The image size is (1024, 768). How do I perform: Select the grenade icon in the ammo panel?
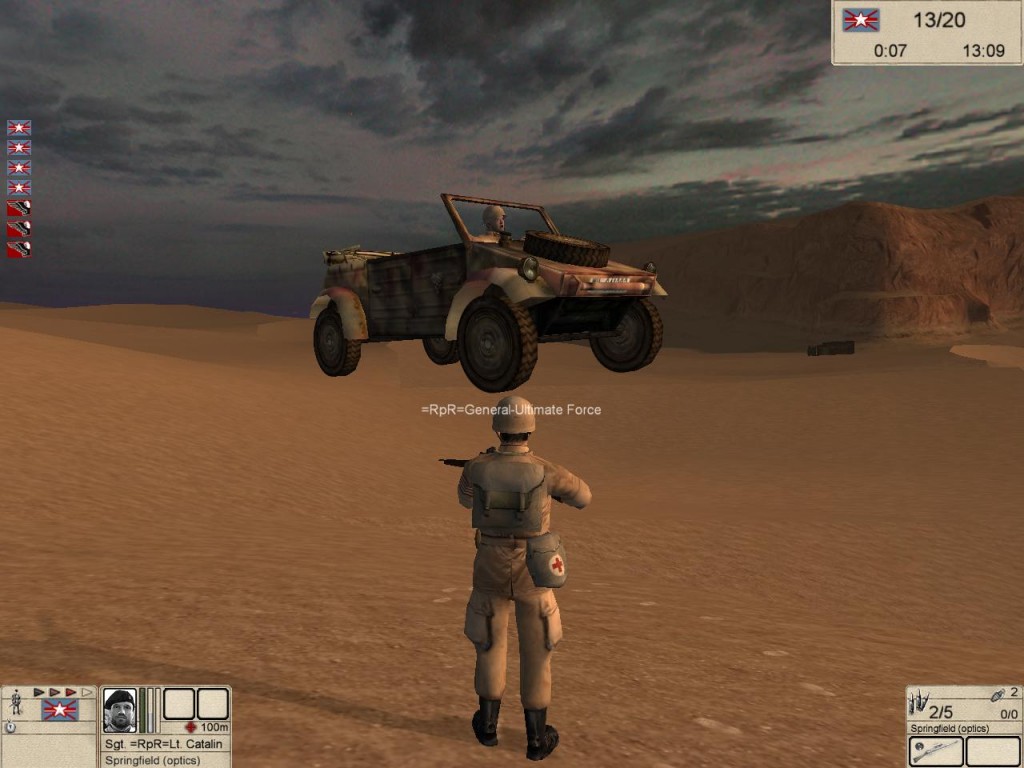[x=996, y=694]
